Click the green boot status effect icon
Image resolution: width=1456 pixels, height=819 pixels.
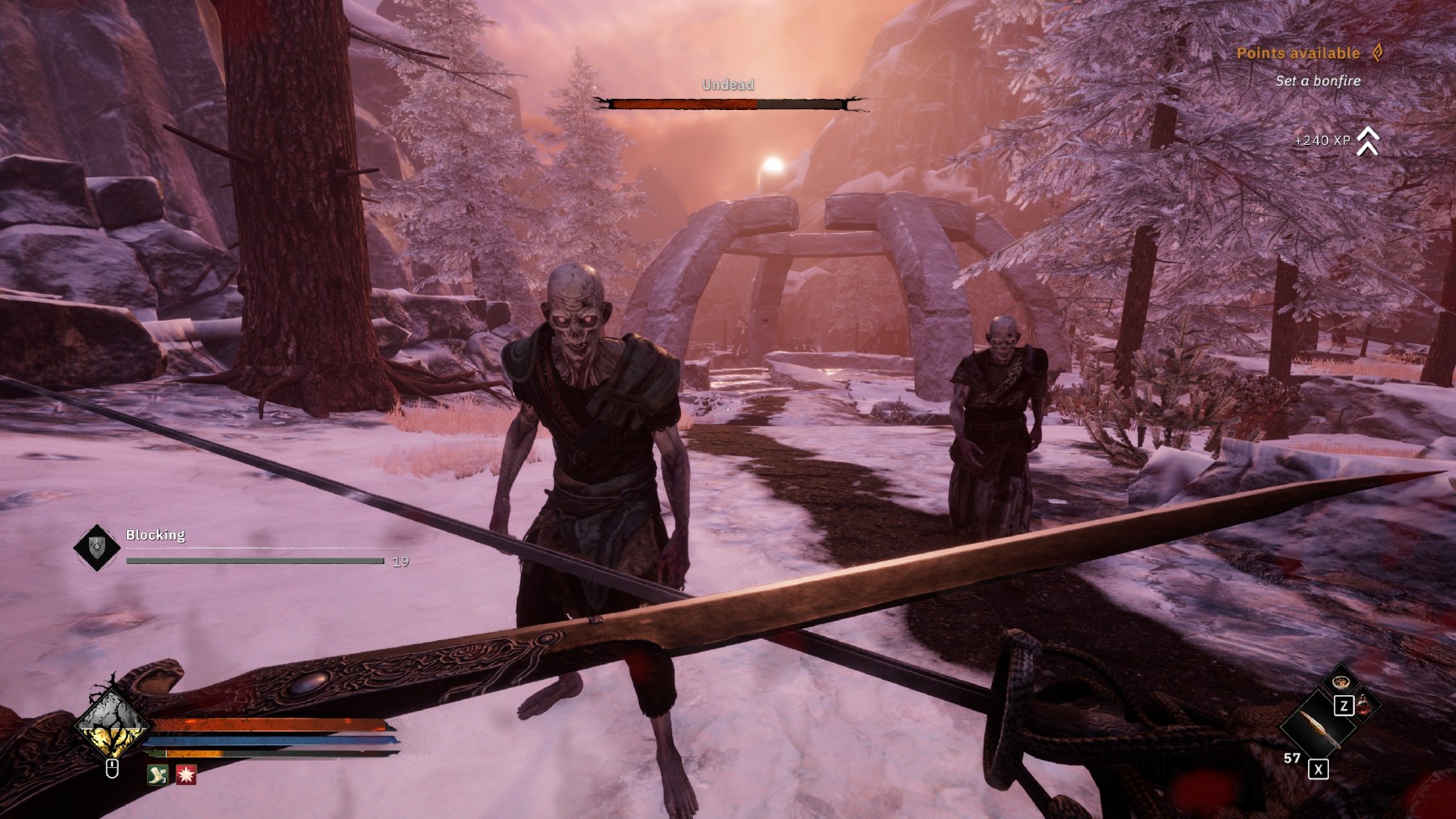coord(157,774)
